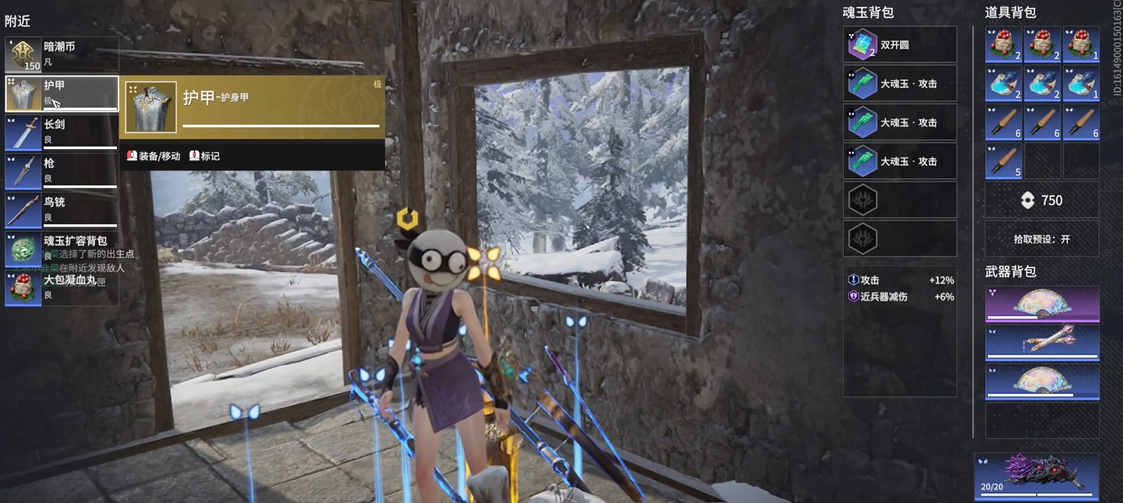Select the 枪 spear in the nearby list
Image resolution: width=1123 pixels, height=503 pixels.
[x=61, y=170]
